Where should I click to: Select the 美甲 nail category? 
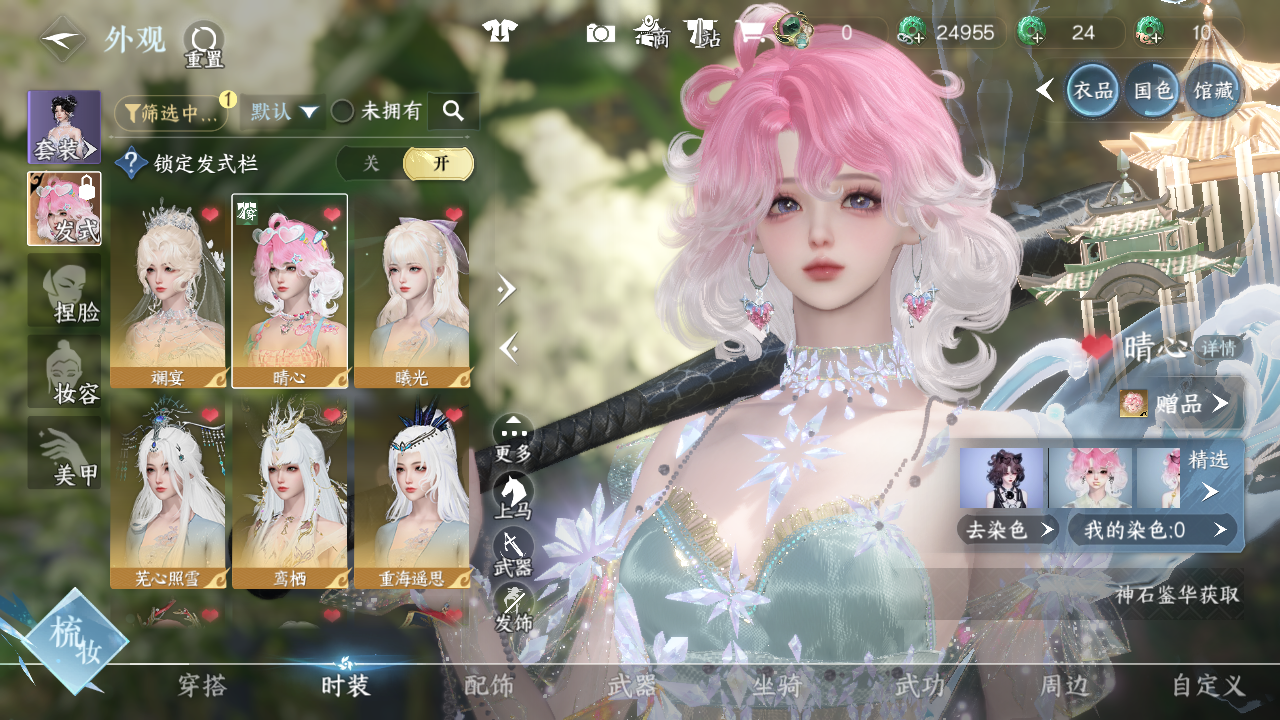64,453
